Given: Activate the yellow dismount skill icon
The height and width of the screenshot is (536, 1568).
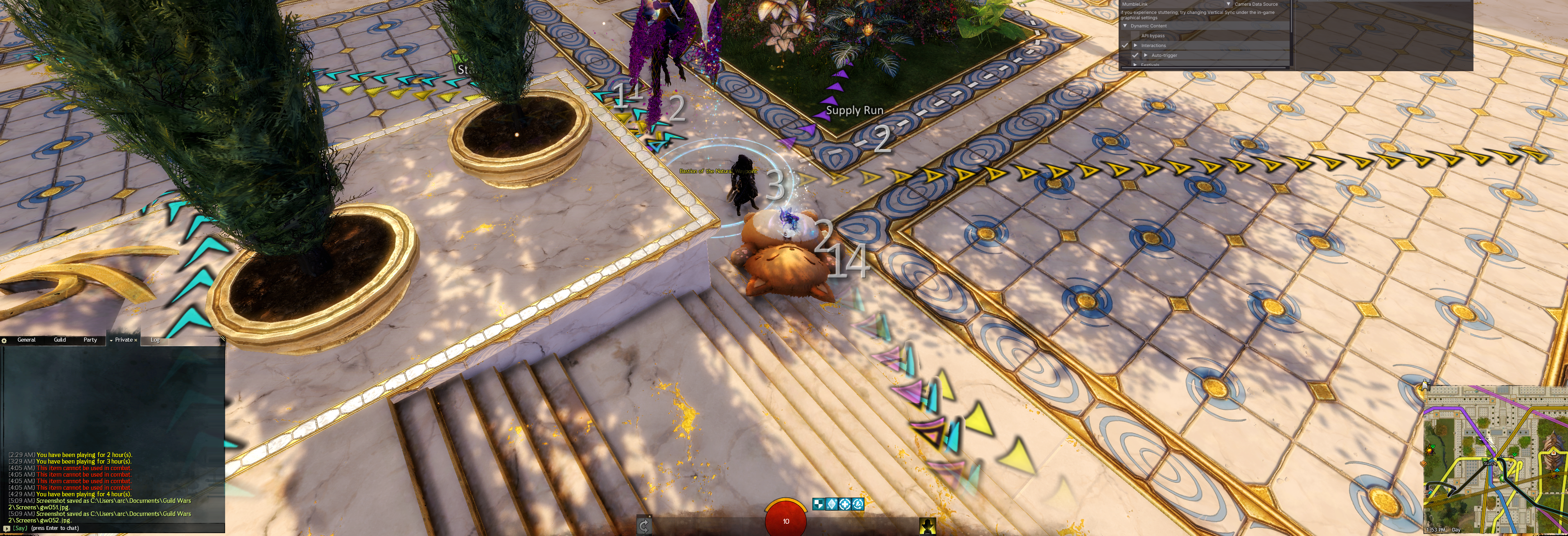Looking at the screenshot, I should (927, 526).
